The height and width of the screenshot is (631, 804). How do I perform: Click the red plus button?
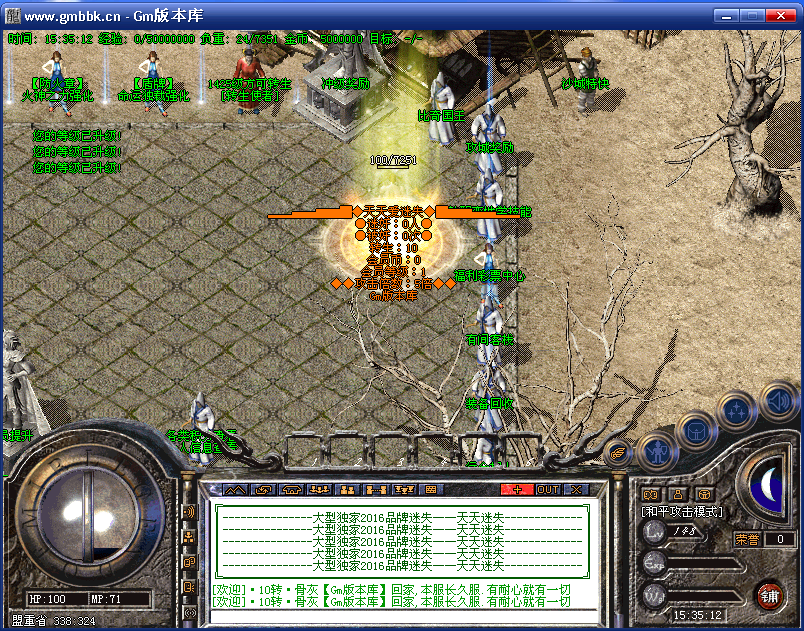click(517, 490)
